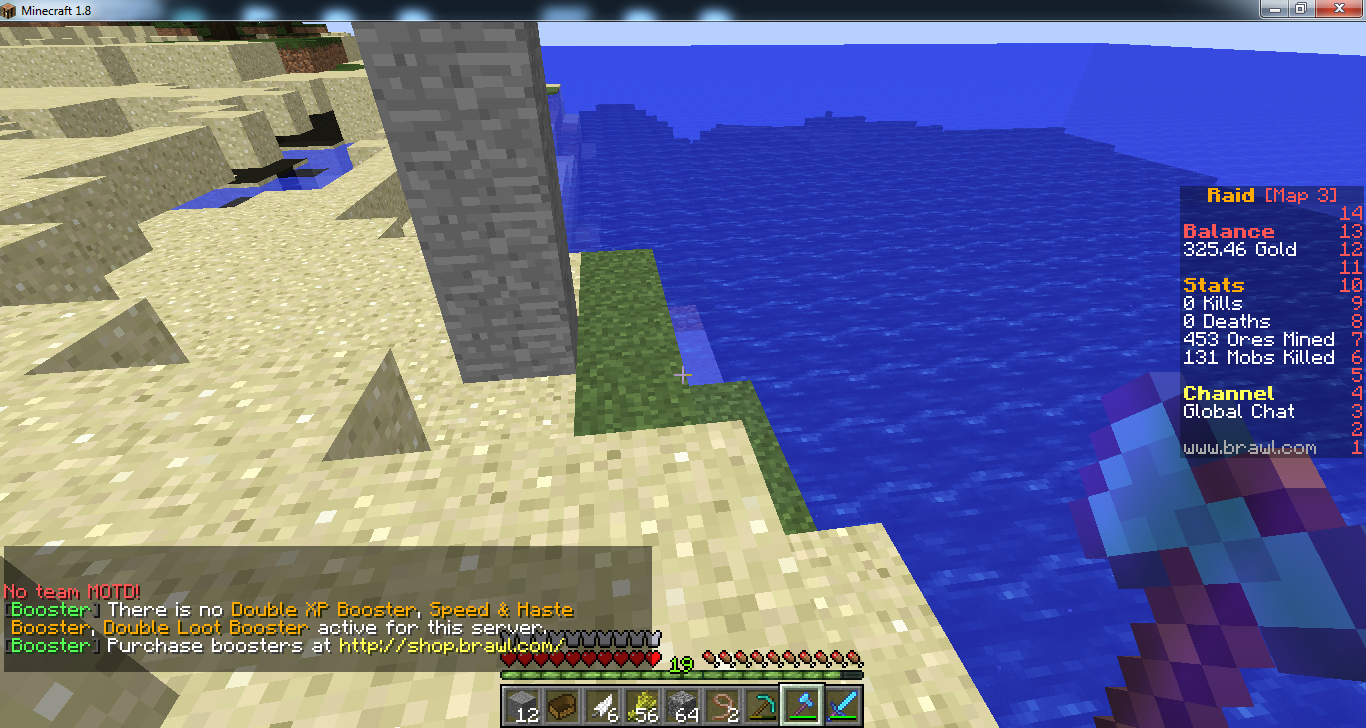Select the wooden boat hotbar slot
This screenshot has width=1366, height=728.
[x=562, y=704]
